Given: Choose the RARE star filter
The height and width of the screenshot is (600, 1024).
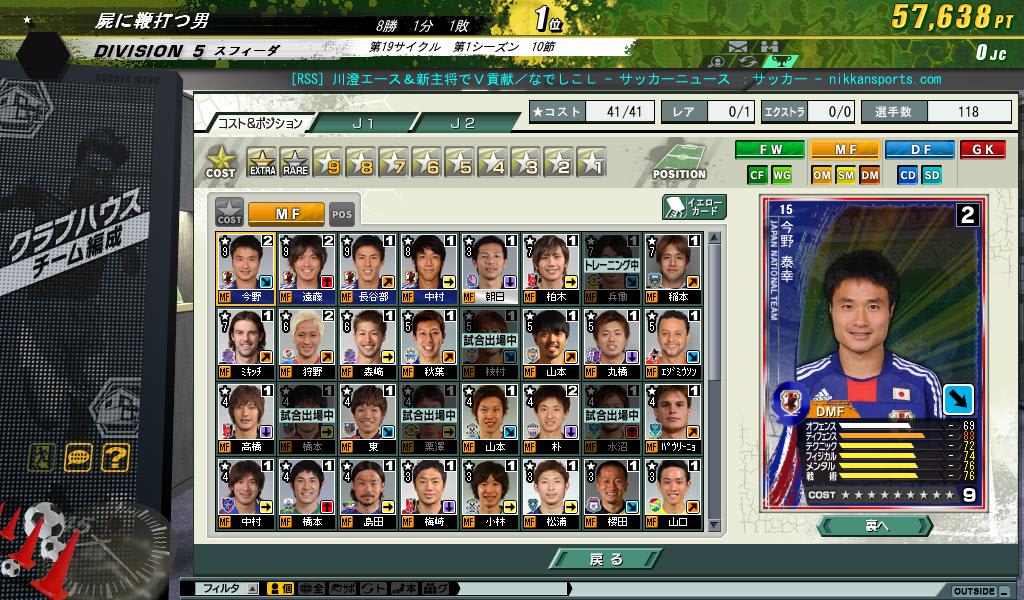Looking at the screenshot, I should click(295, 162).
